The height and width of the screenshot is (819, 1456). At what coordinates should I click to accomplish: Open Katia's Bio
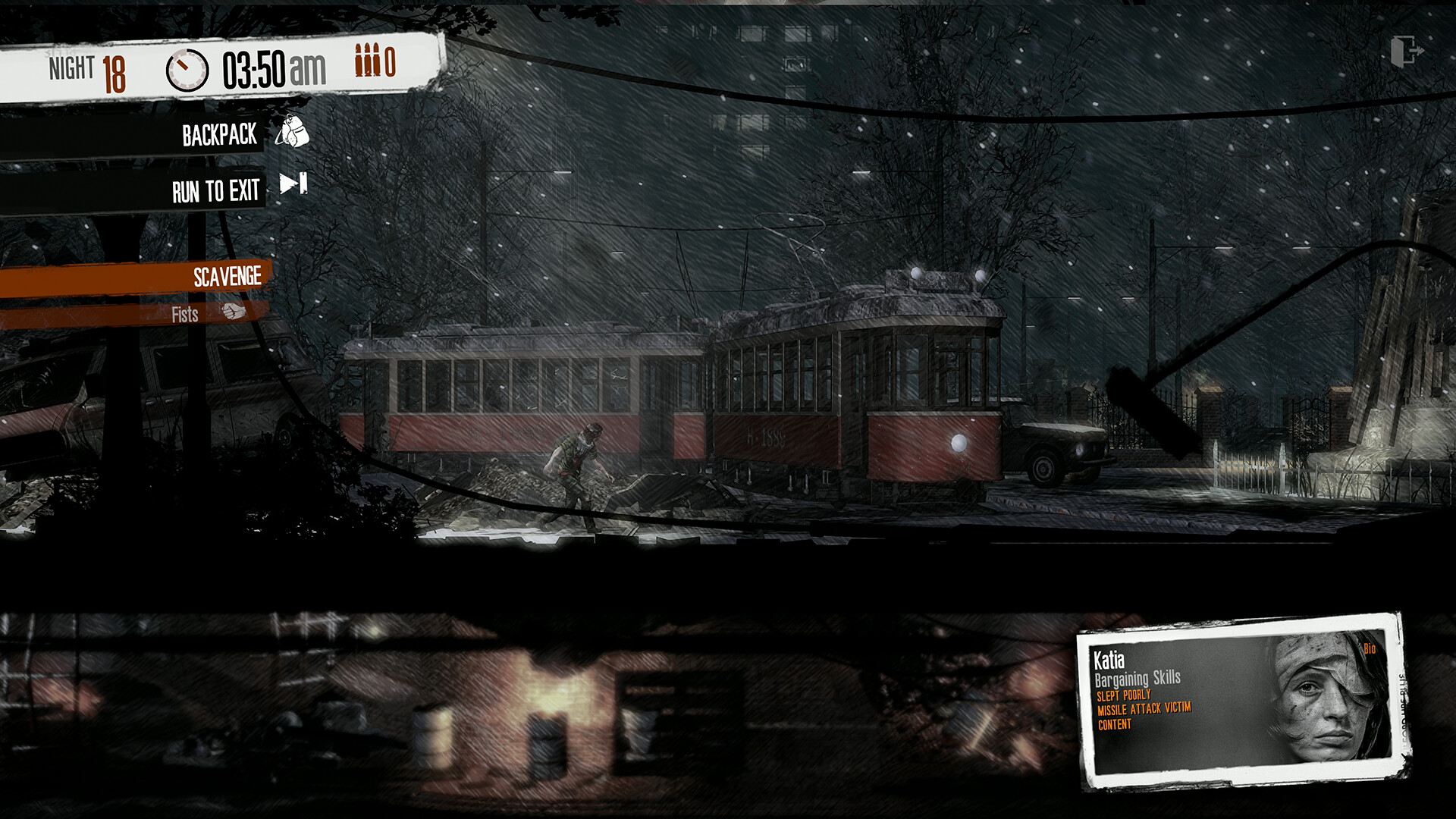click(x=1370, y=649)
